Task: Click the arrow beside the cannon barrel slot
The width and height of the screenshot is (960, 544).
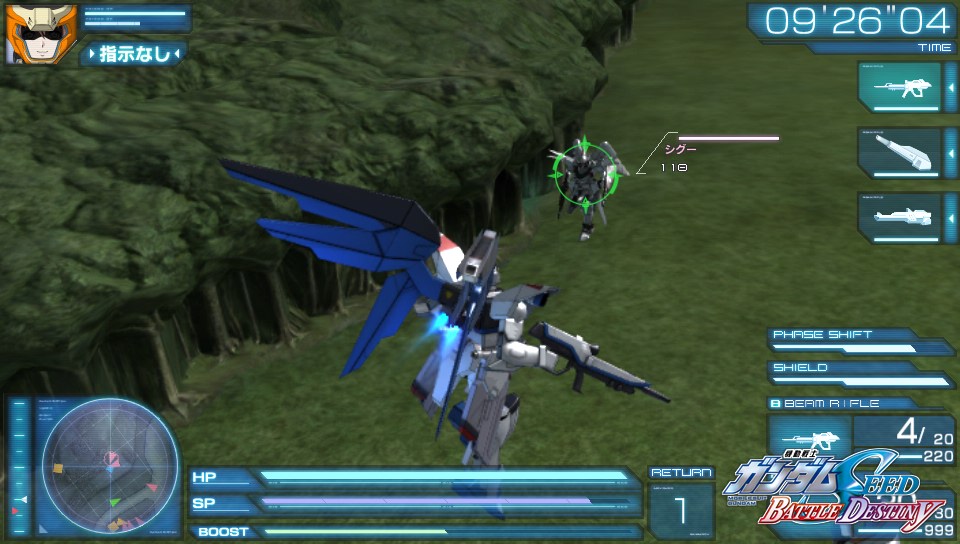Action: (x=949, y=153)
